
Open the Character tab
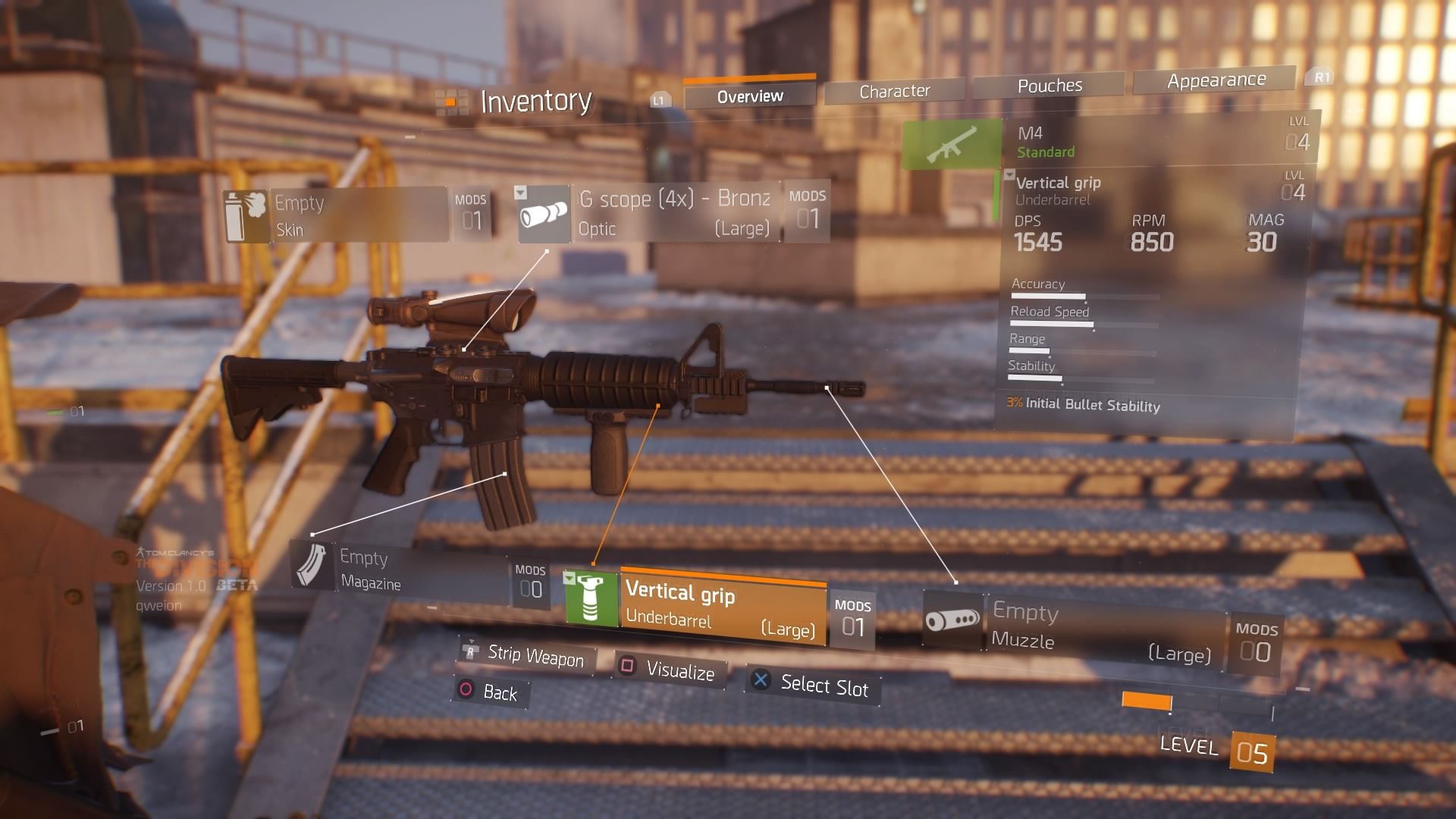894,92
